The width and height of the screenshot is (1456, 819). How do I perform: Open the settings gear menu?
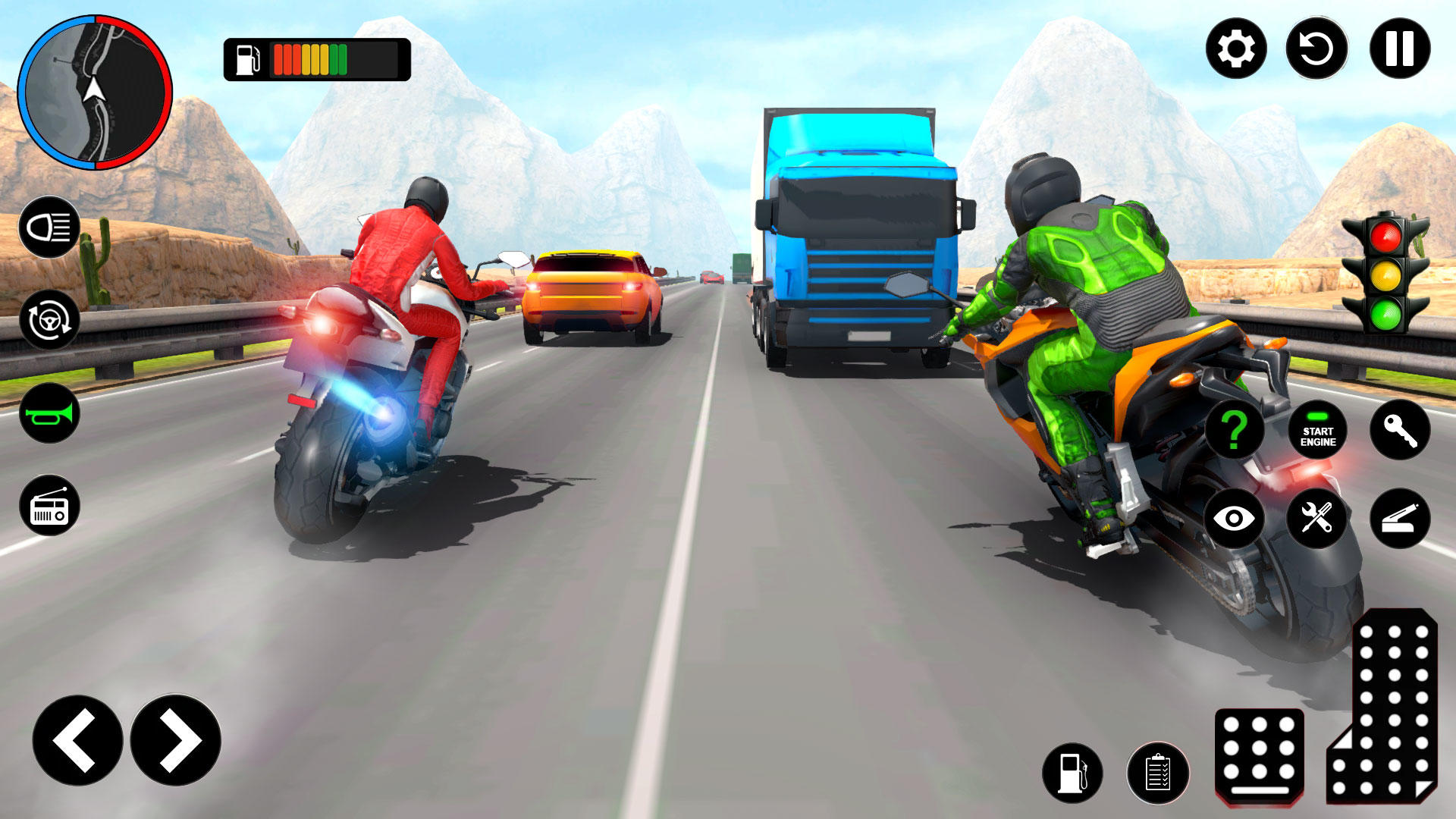(x=1237, y=51)
